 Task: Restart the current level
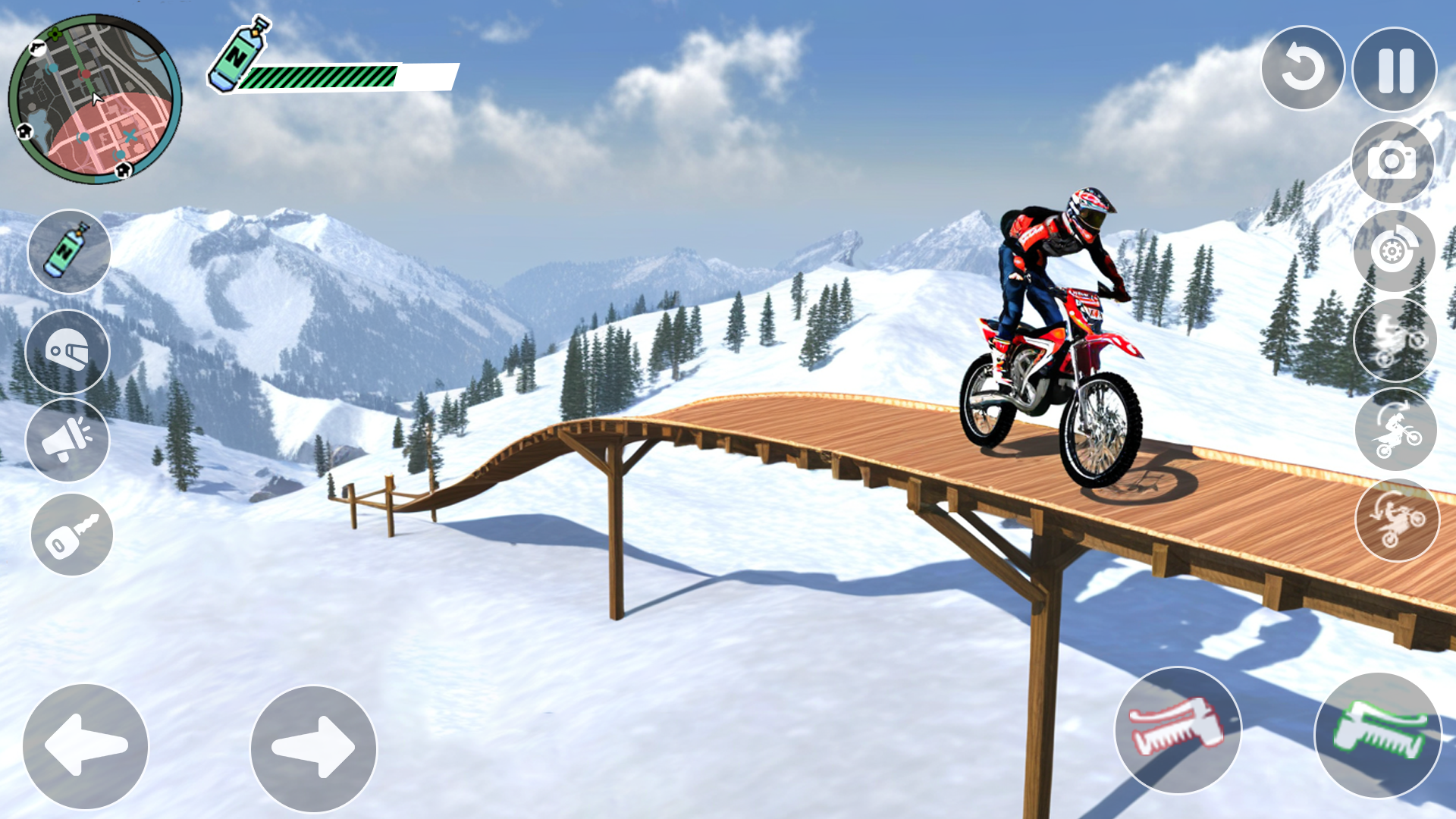(1303, 68)
